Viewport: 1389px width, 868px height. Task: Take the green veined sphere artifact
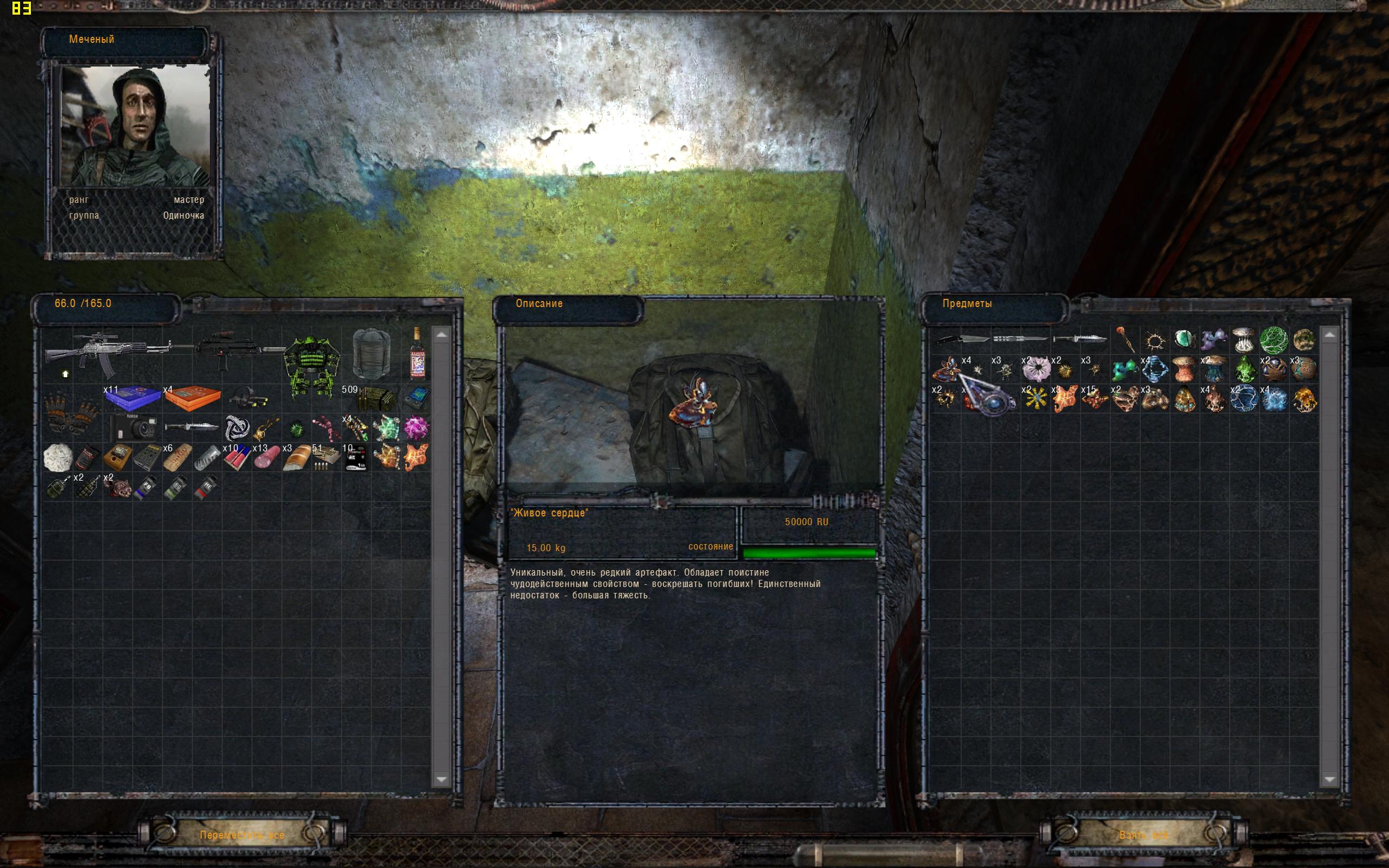point(1273,340)
